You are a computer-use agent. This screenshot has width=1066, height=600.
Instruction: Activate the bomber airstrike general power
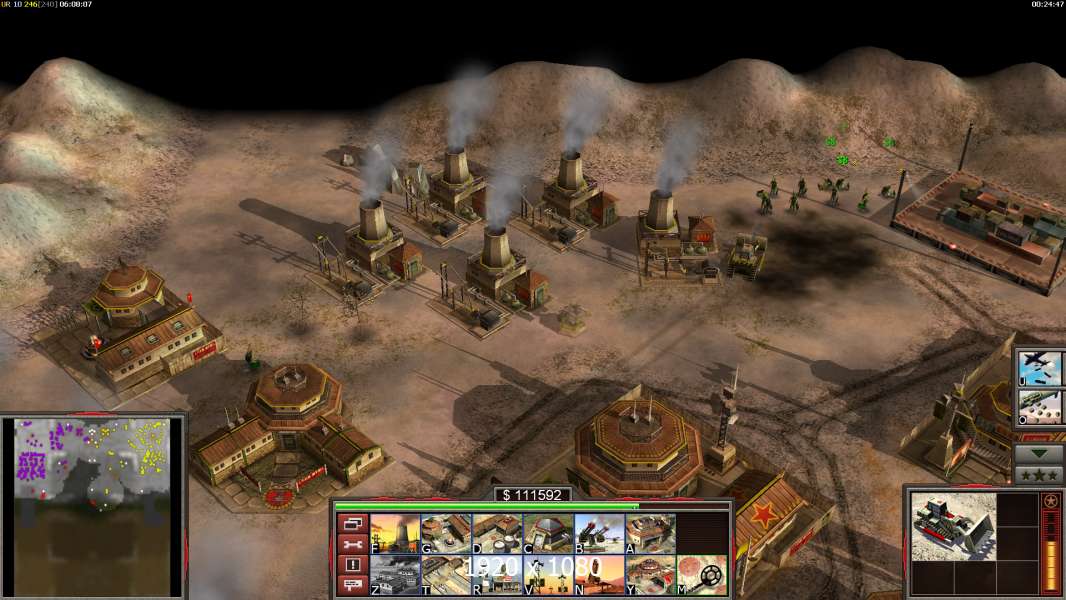pos(1040,367)
